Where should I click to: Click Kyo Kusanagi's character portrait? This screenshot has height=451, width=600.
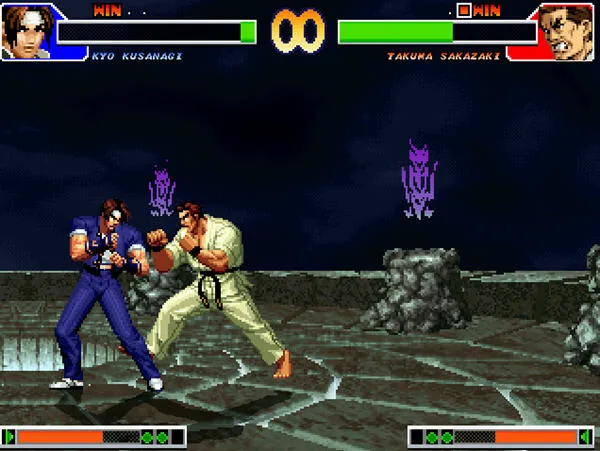tap(27, 31)
